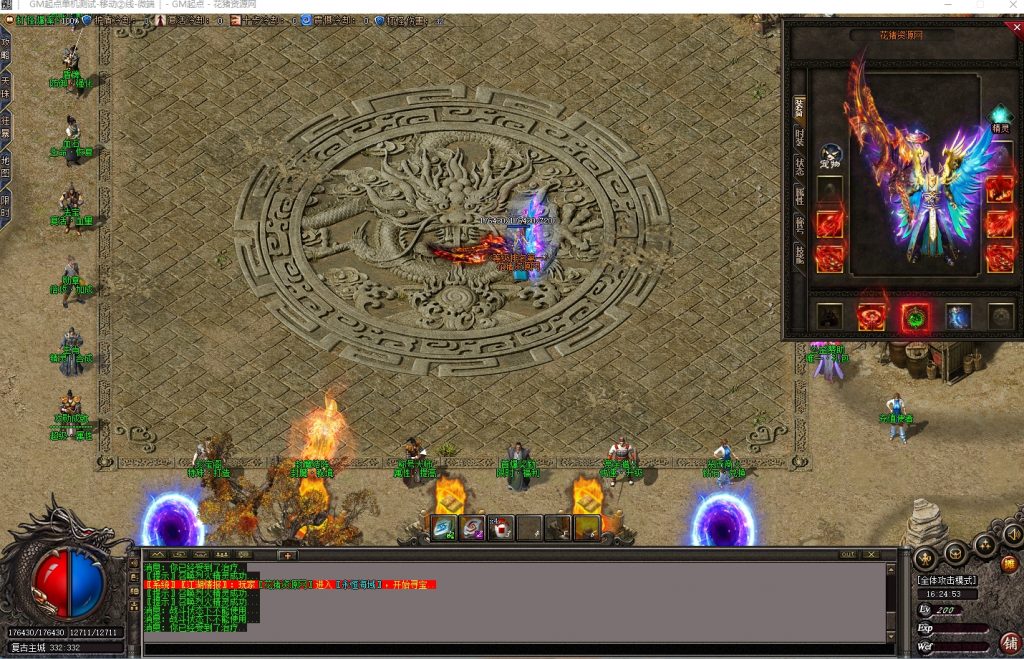Switch to the 时装 fashion tab
1024x659 pixels.
coord(799,137)
